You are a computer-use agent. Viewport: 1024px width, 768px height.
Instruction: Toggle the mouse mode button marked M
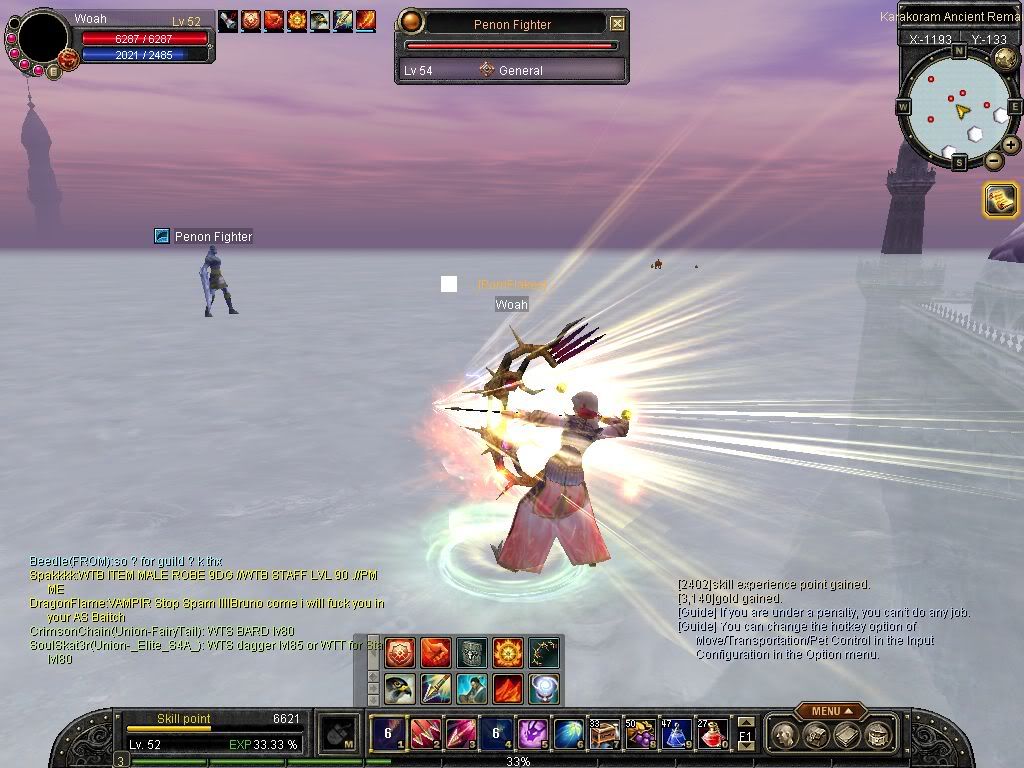[340, 734]
